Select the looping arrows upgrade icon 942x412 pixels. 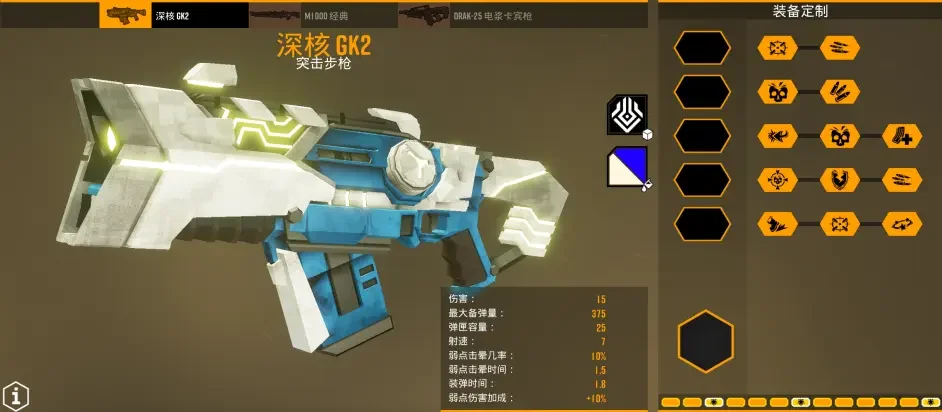click(x=902, y=224)
